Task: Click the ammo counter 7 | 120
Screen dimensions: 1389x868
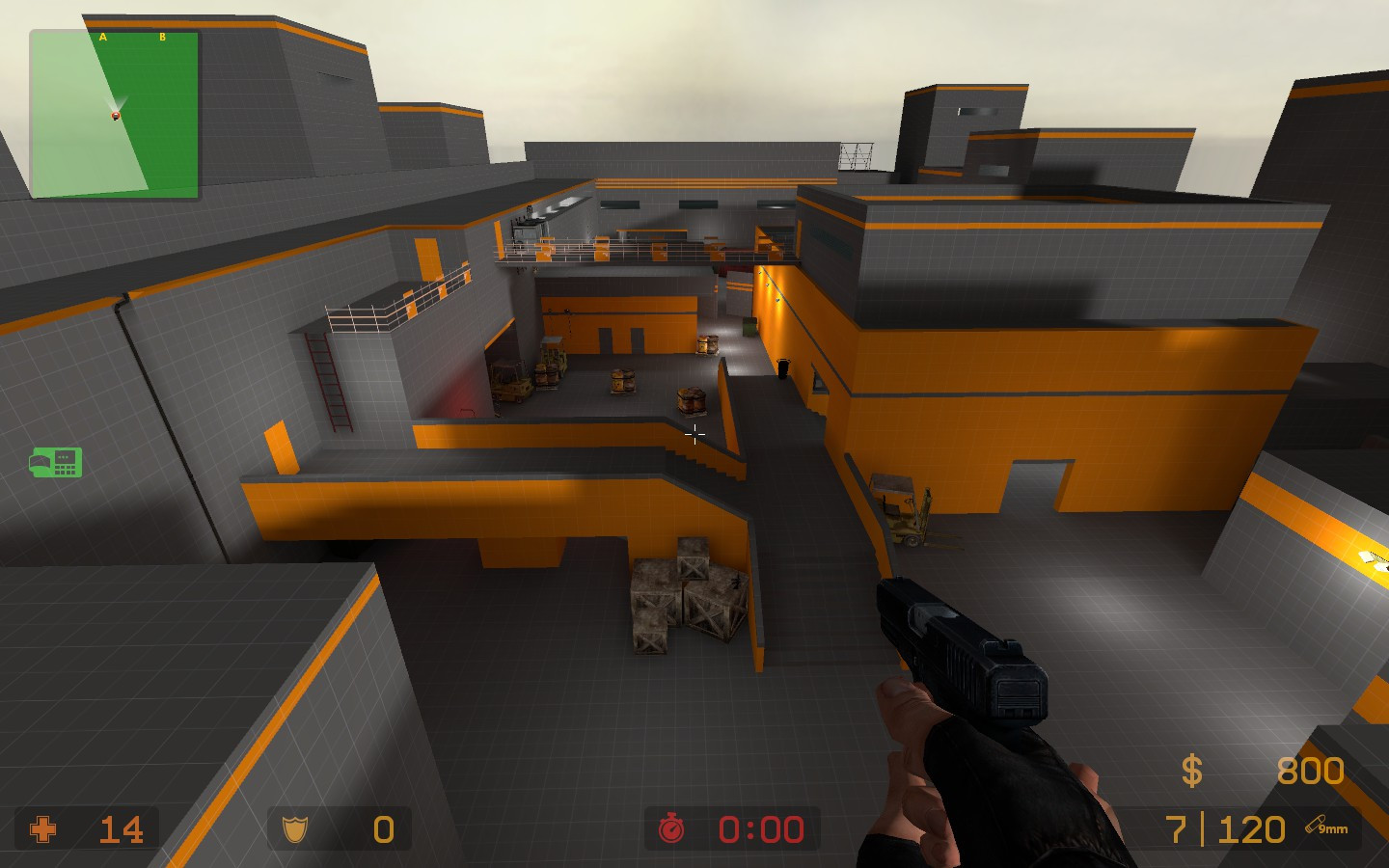Action: click(x=1223, y=827)
